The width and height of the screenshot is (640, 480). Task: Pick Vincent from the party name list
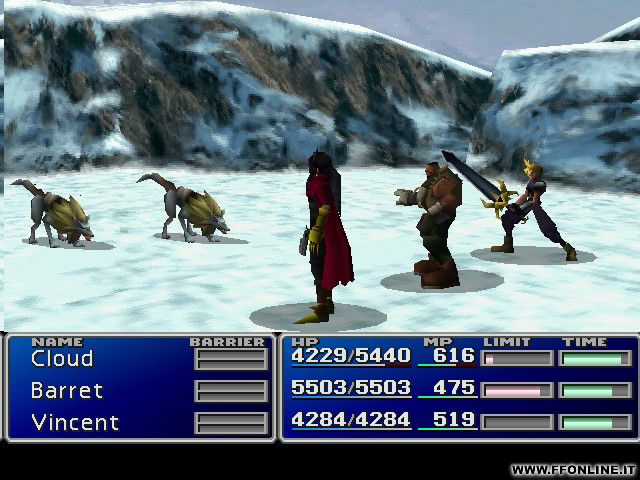pyautogui.click(x=73, y=422)
